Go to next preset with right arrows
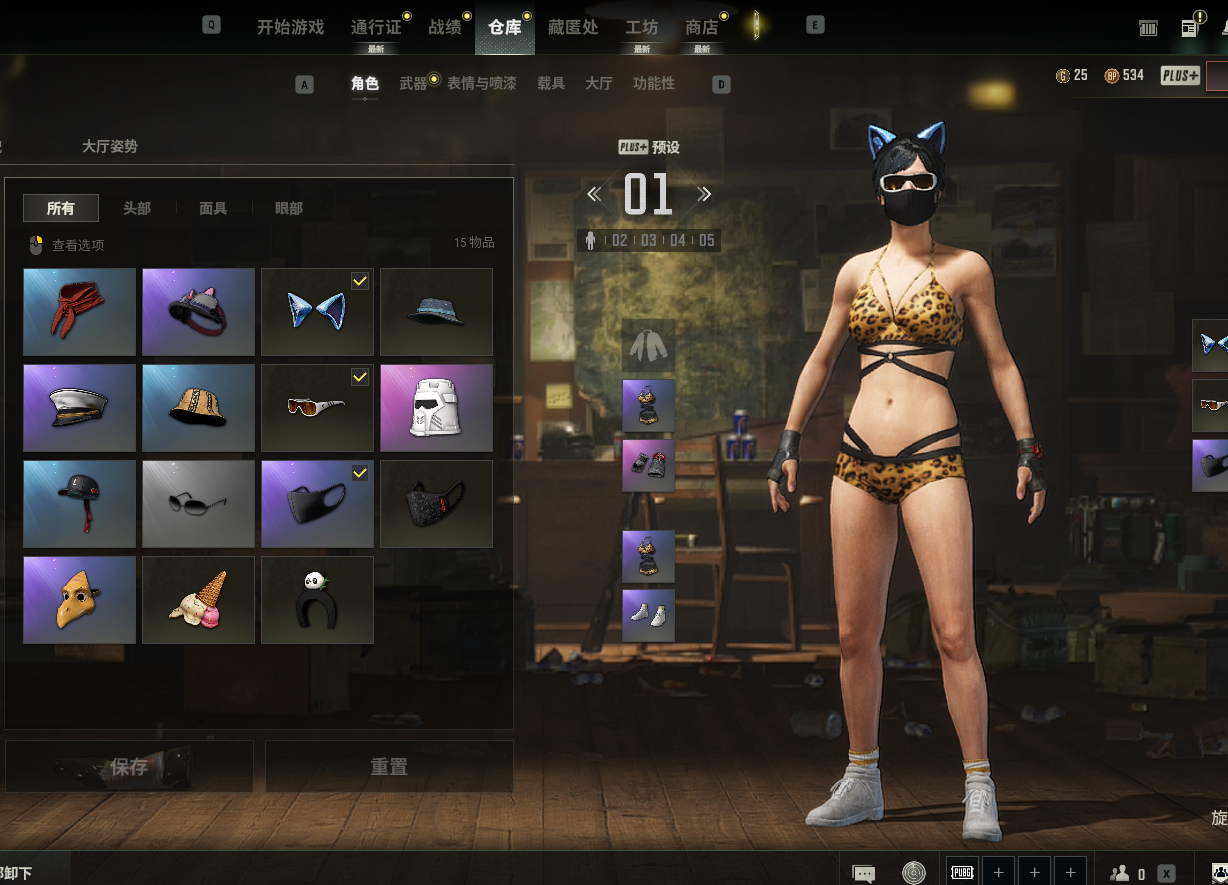1228x885 pixels. (704, 194)
